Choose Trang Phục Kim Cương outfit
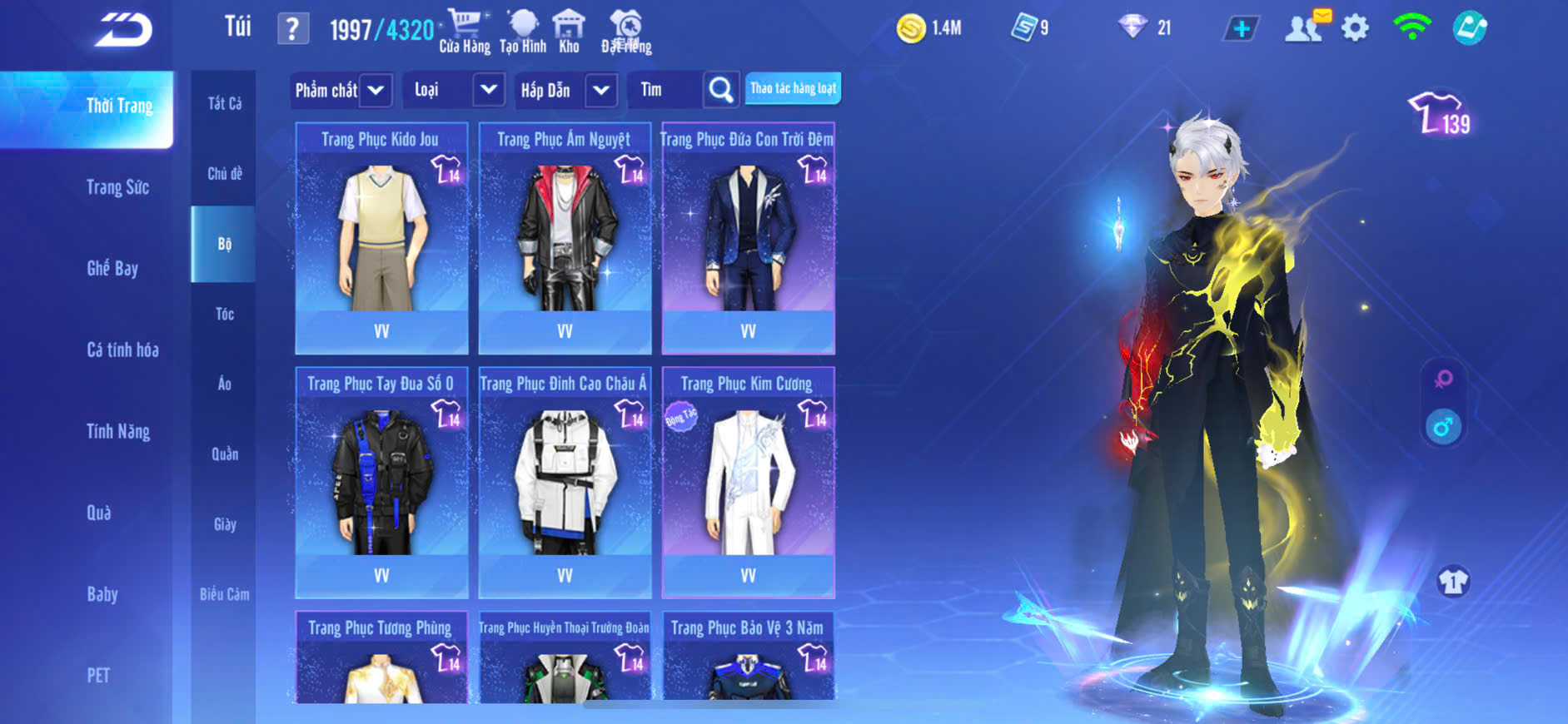This screenshot has width=1568, height=724. (x=748, y=481)
